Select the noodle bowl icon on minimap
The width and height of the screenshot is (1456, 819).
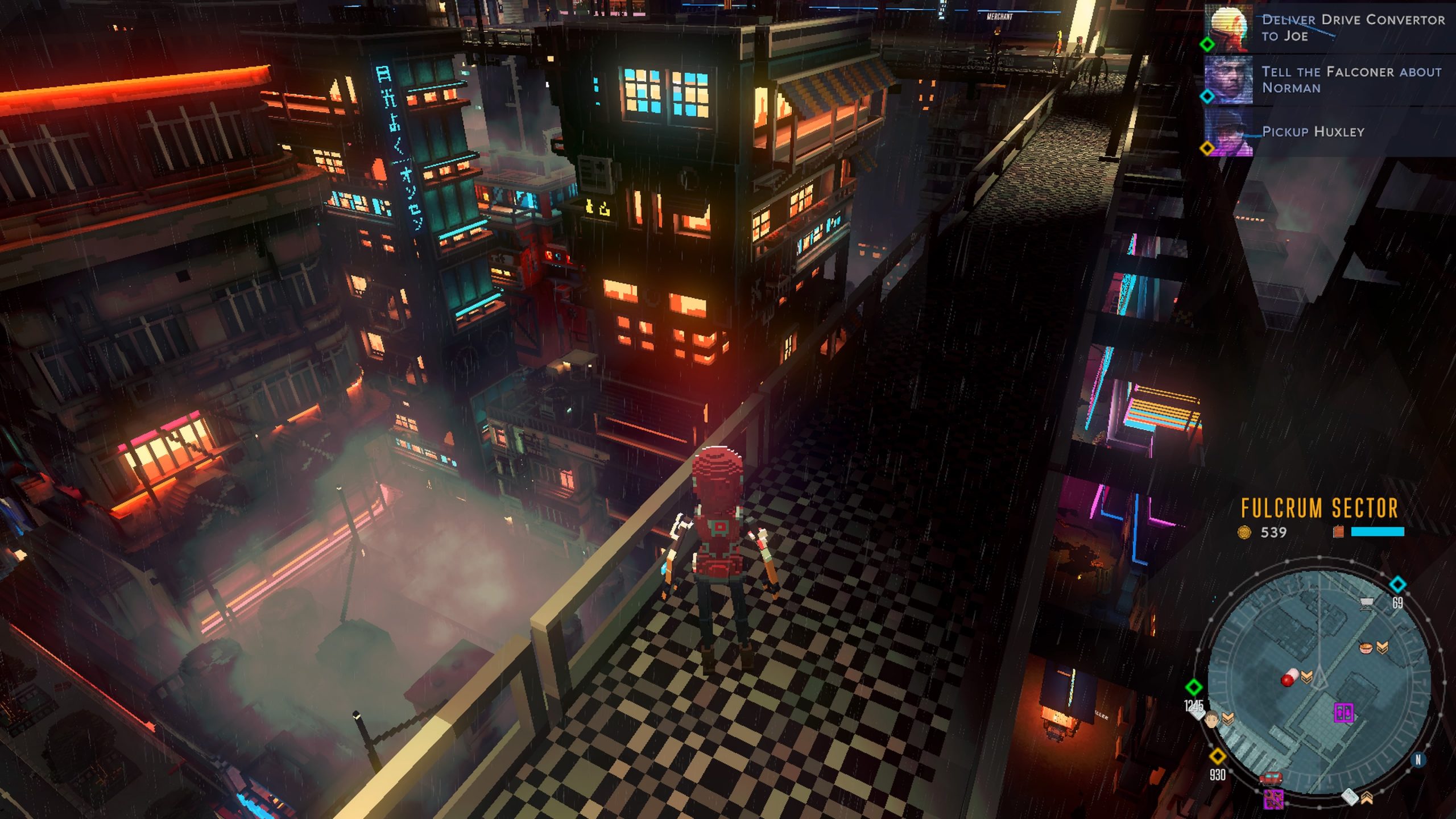click(x=1365, y=648)
